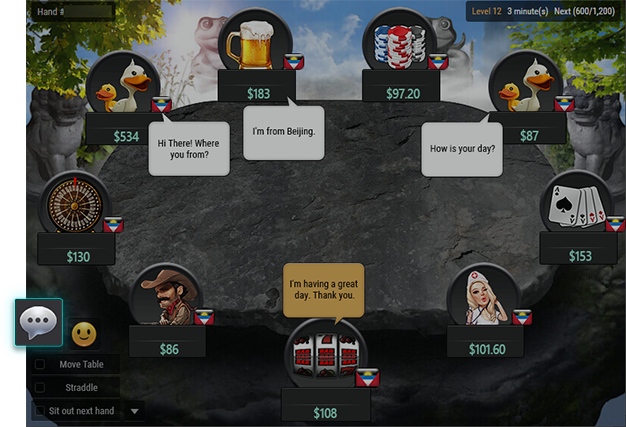626x427 pixels.
Task: Select the beer mug avatar player
Action: (x=257, y=45)
